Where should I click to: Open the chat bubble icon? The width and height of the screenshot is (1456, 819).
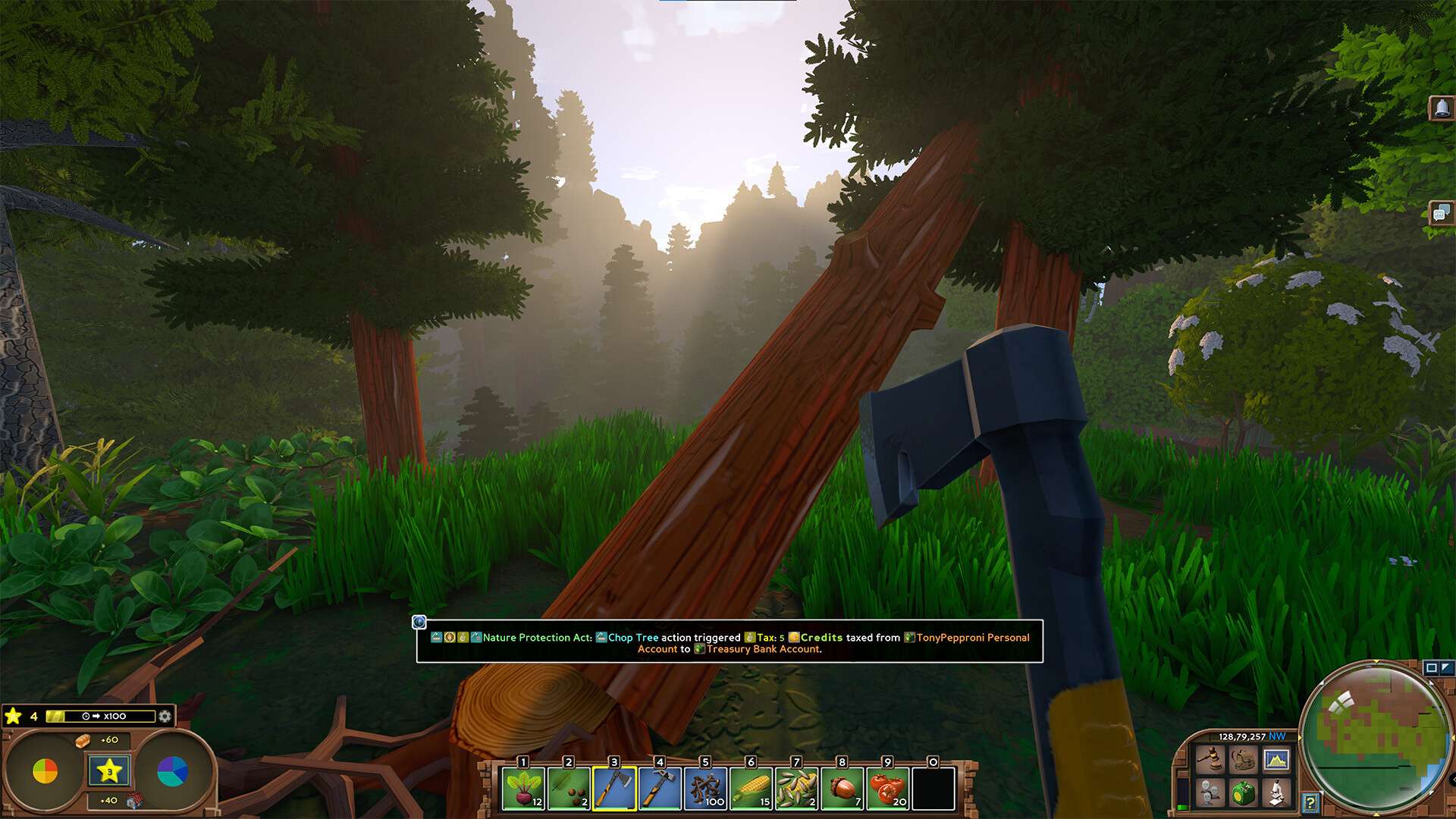pyautogui.click(x=1441, y=213)
